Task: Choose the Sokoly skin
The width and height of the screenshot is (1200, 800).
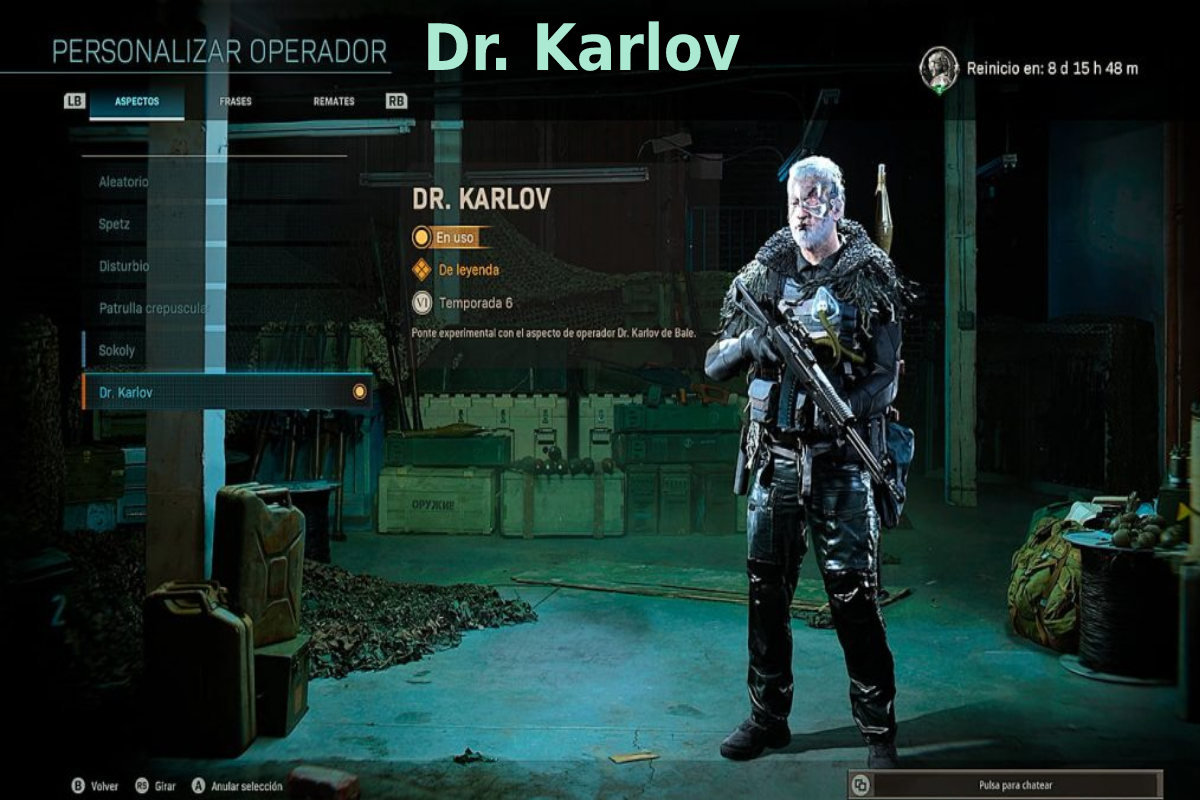Action: pyautogui.click(x=117, y=350)
